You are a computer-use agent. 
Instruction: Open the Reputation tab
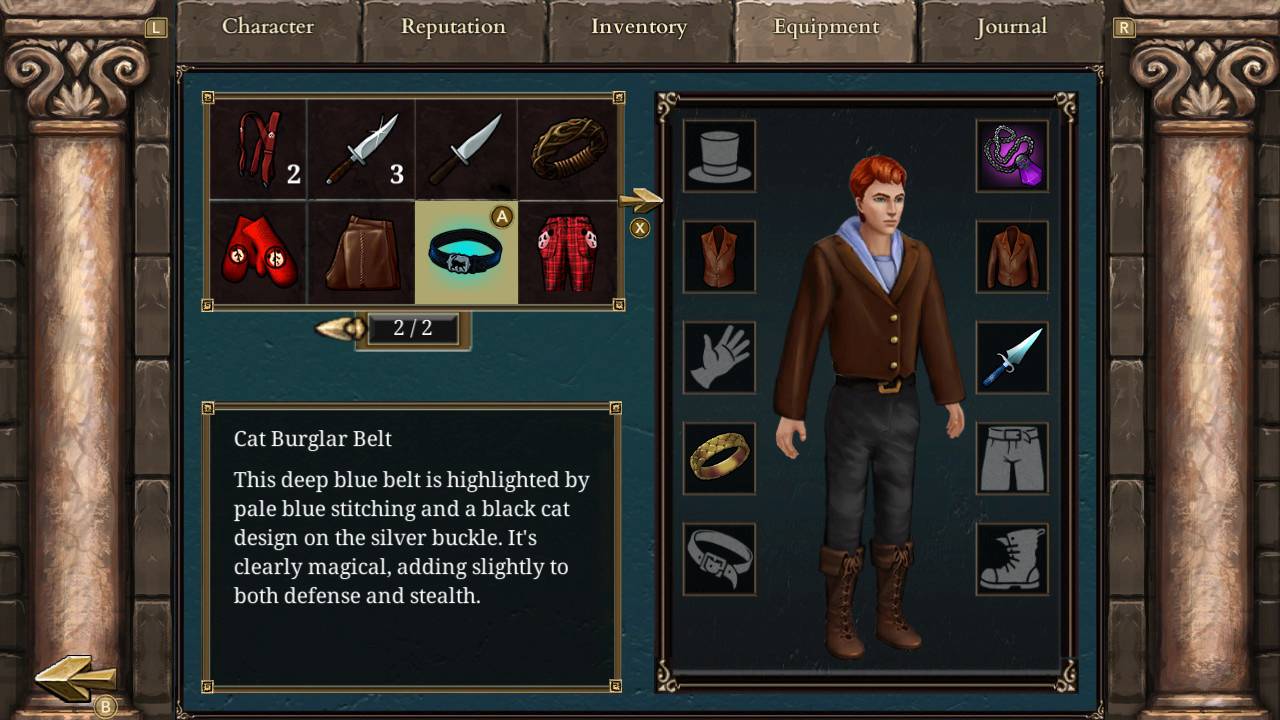pyautogui.click(x=453, y=27)
